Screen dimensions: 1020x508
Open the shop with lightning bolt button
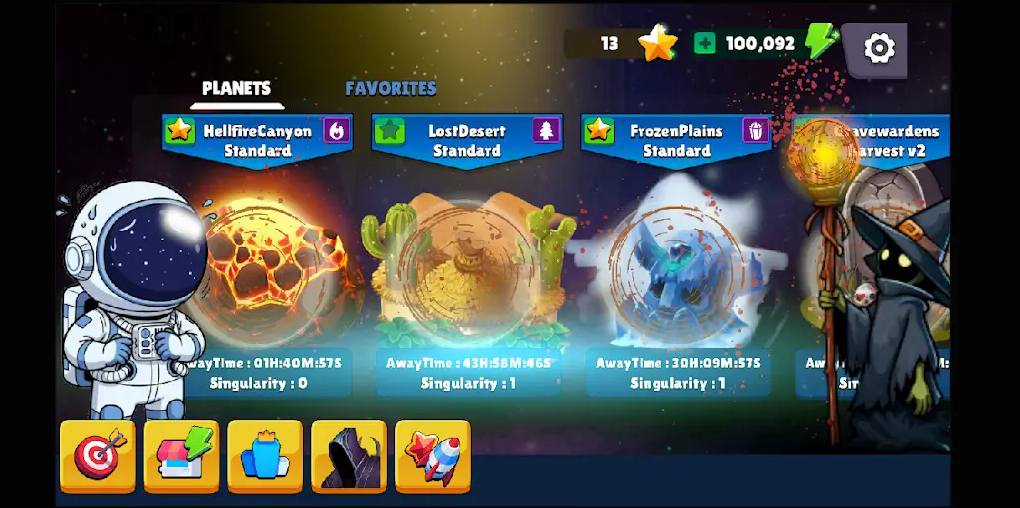[x=182, y=455]
